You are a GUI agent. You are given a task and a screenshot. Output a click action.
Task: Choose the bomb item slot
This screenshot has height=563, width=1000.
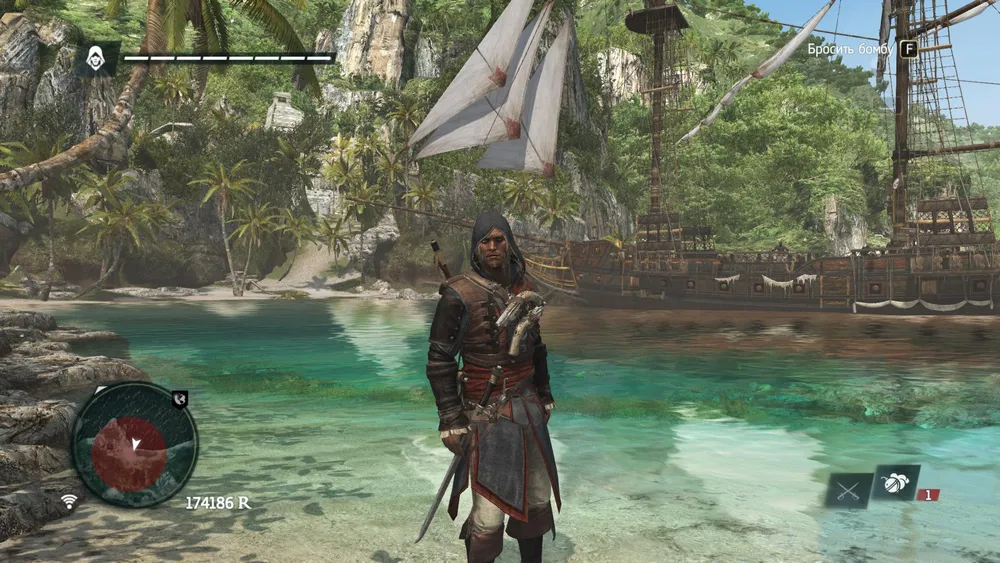(x=895, y=482)
